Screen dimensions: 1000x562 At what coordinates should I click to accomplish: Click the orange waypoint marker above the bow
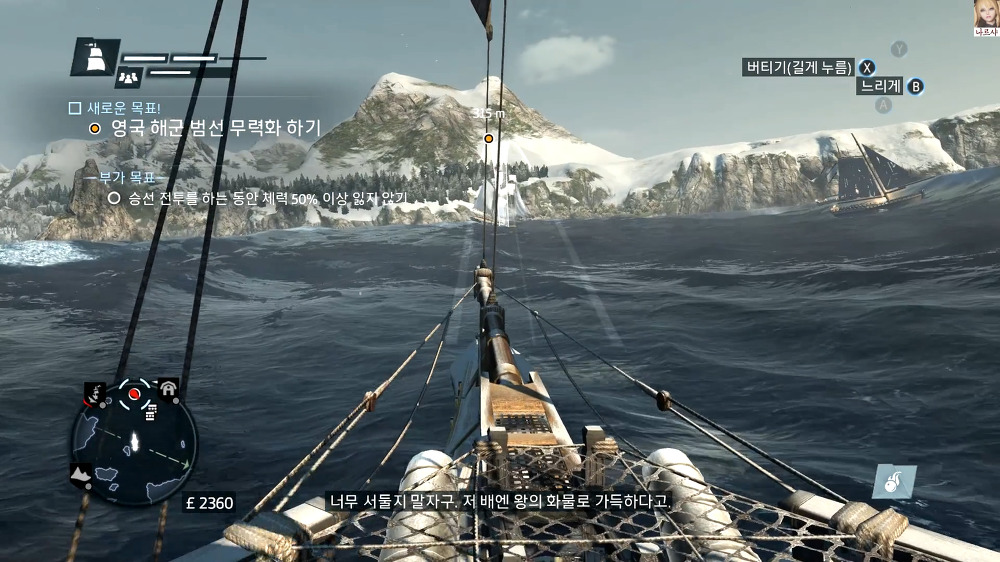pyautogui.click(x=489, y=138)
